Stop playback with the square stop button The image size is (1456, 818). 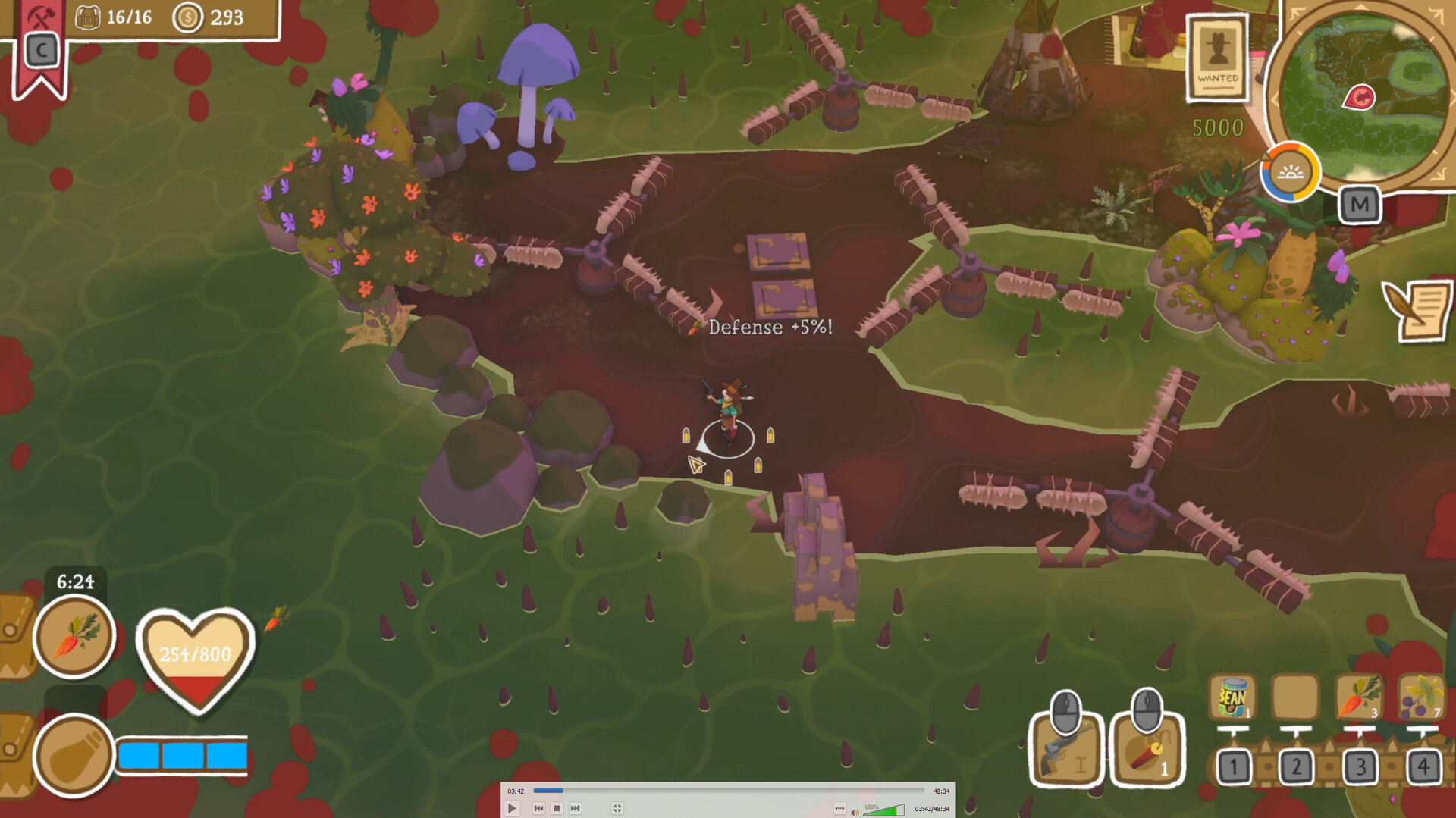(x=557, y=809)
